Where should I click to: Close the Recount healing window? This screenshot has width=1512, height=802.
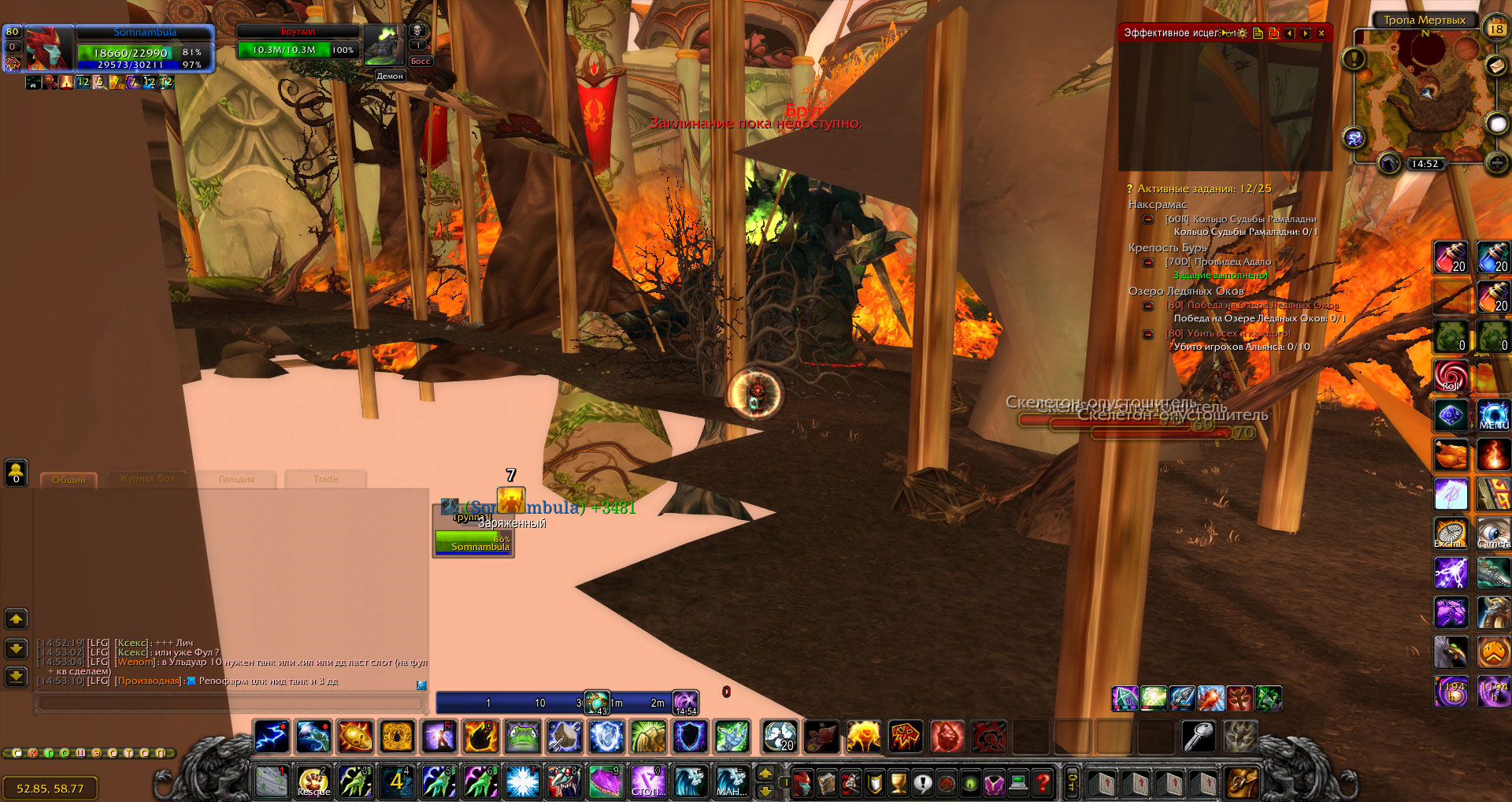(1321, 33)
